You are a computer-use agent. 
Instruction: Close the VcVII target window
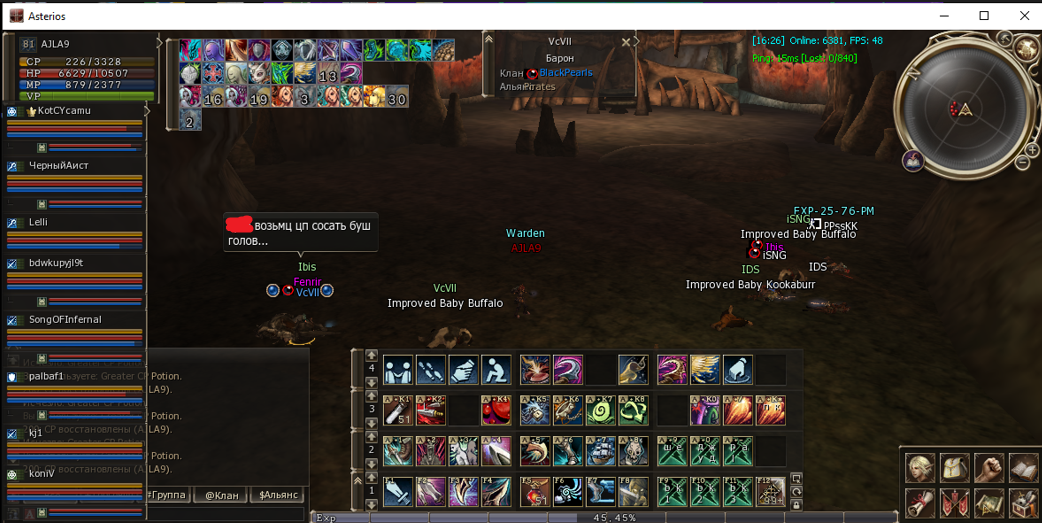[x=626, y=42]
